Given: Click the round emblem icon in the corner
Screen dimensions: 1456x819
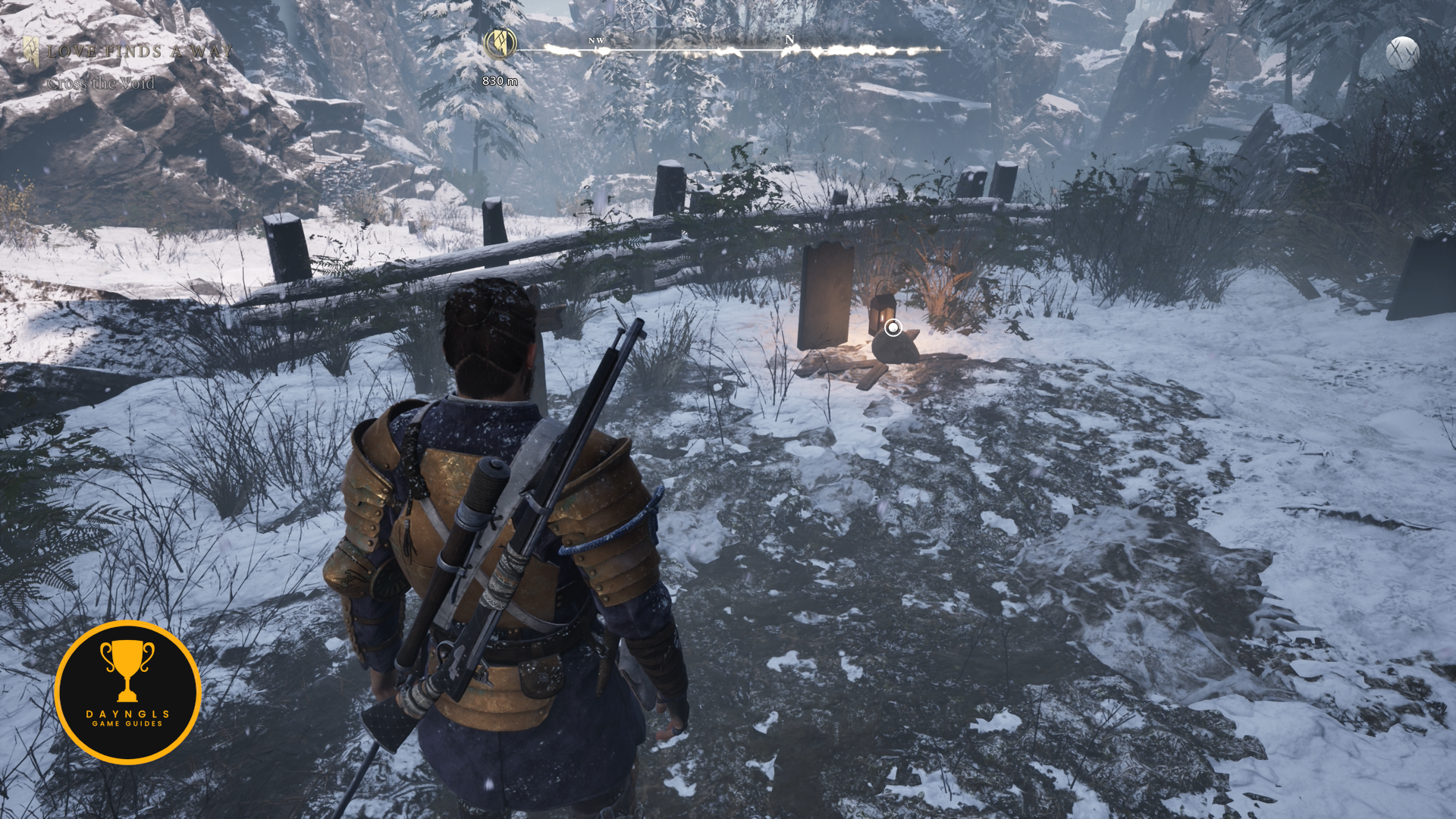Looking at the screenshot, I should (x=1402, y=53).
